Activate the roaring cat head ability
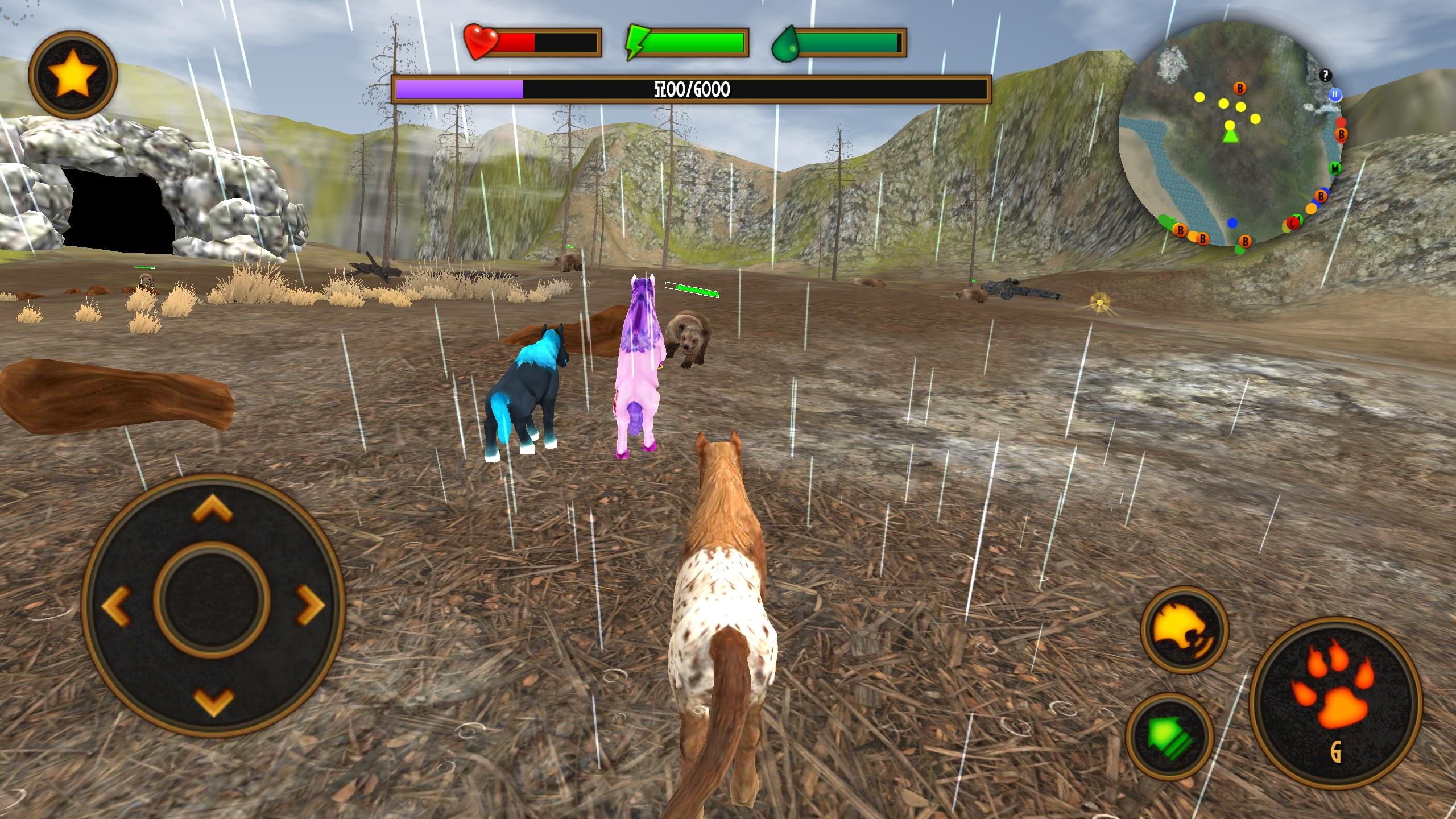The image size is (1456, 819). click(1184, 630)
